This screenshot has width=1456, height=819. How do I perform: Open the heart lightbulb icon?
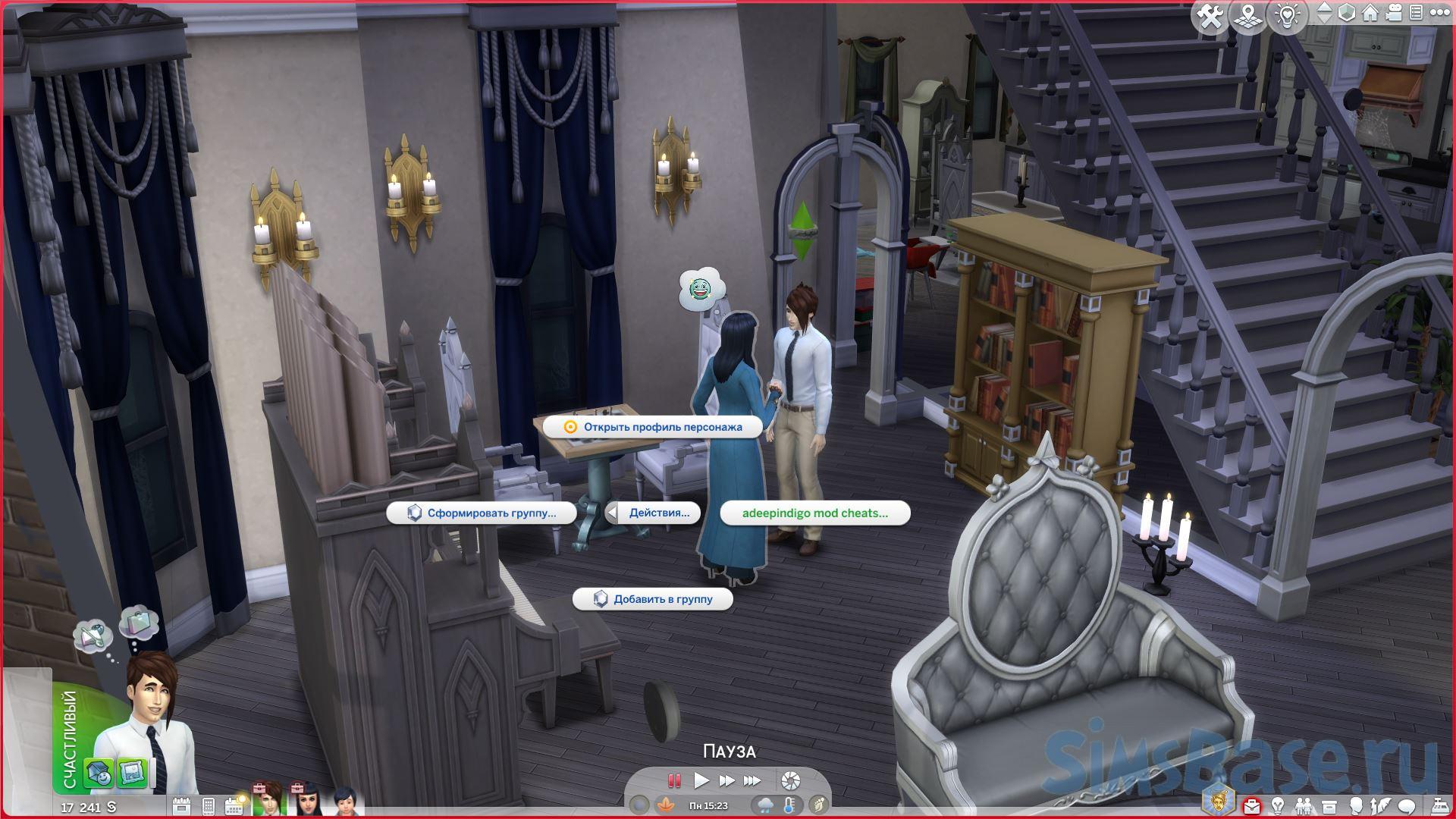click(1288, 17)
